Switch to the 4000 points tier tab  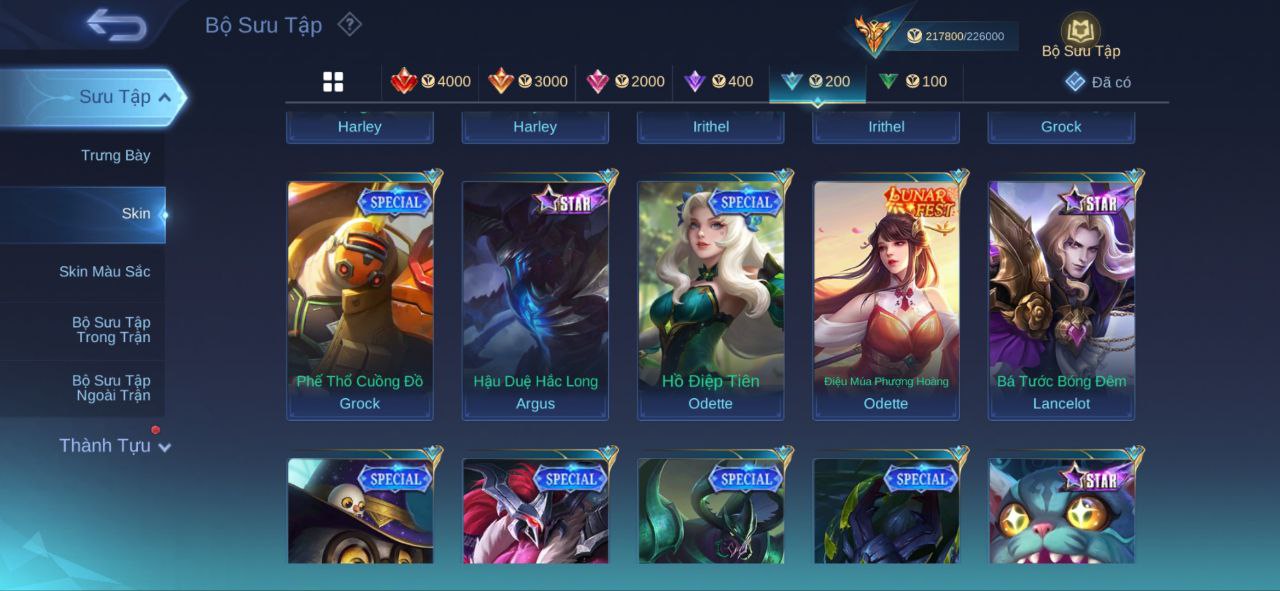coord(431,82)
